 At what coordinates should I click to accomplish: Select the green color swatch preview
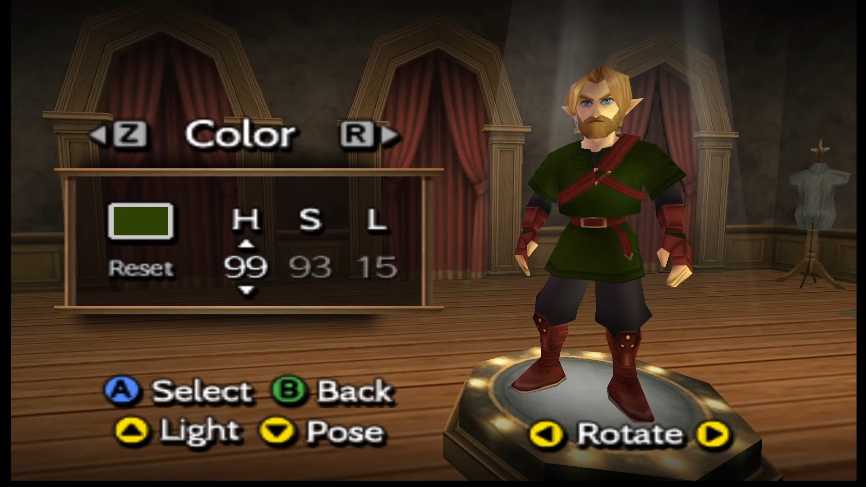click(141, 222)
